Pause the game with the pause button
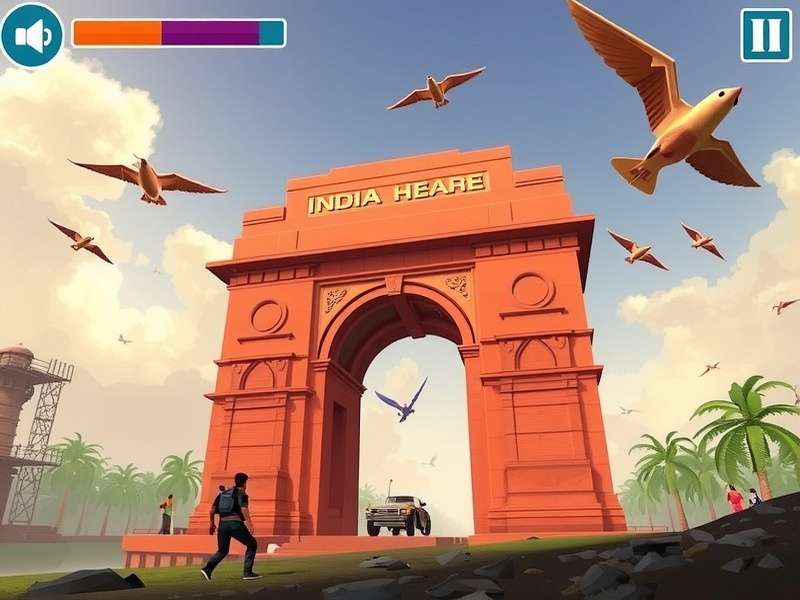The image size is (800, 600). [765, 35]
